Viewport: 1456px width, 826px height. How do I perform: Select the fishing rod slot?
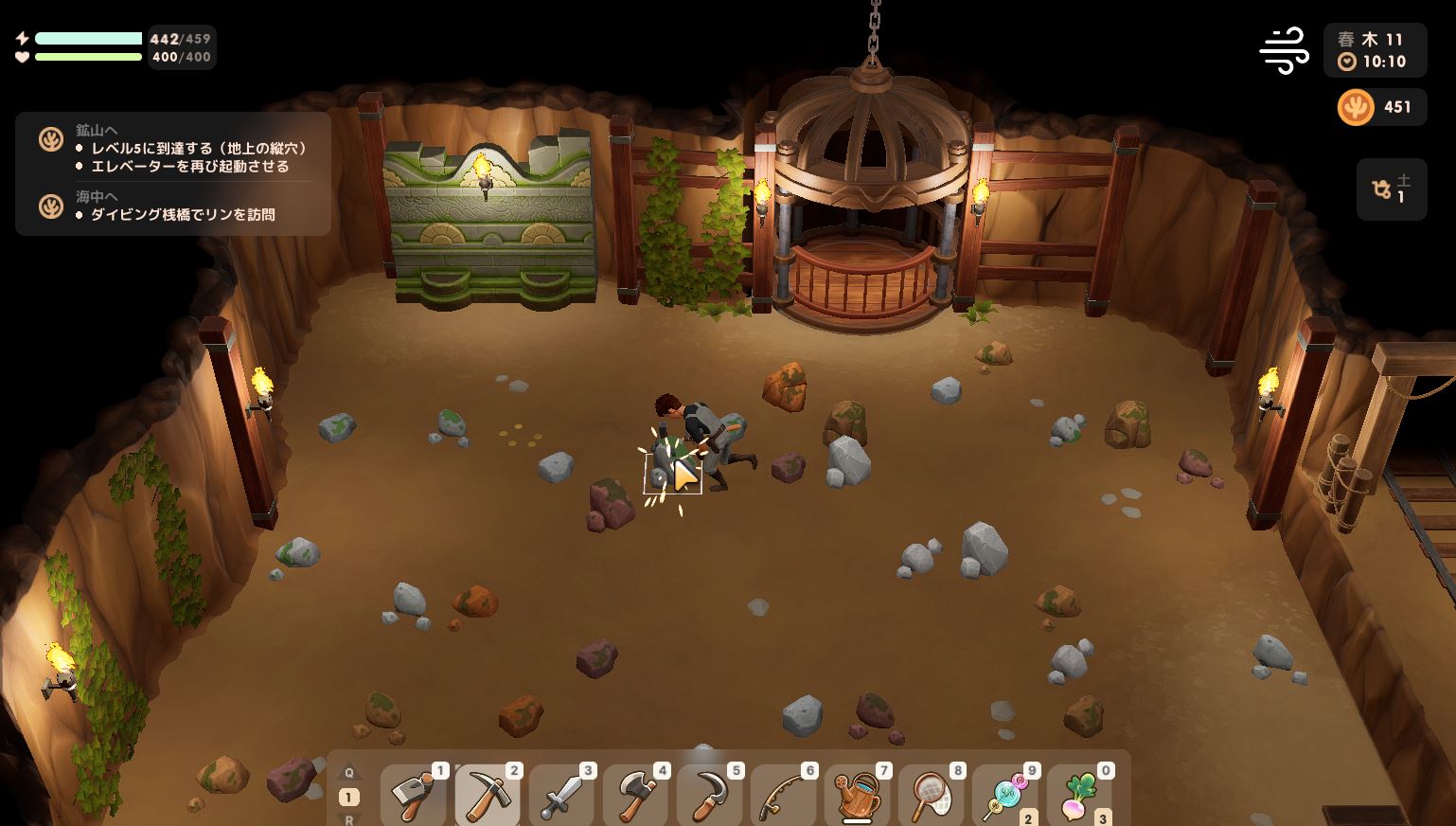pos(783,796)
